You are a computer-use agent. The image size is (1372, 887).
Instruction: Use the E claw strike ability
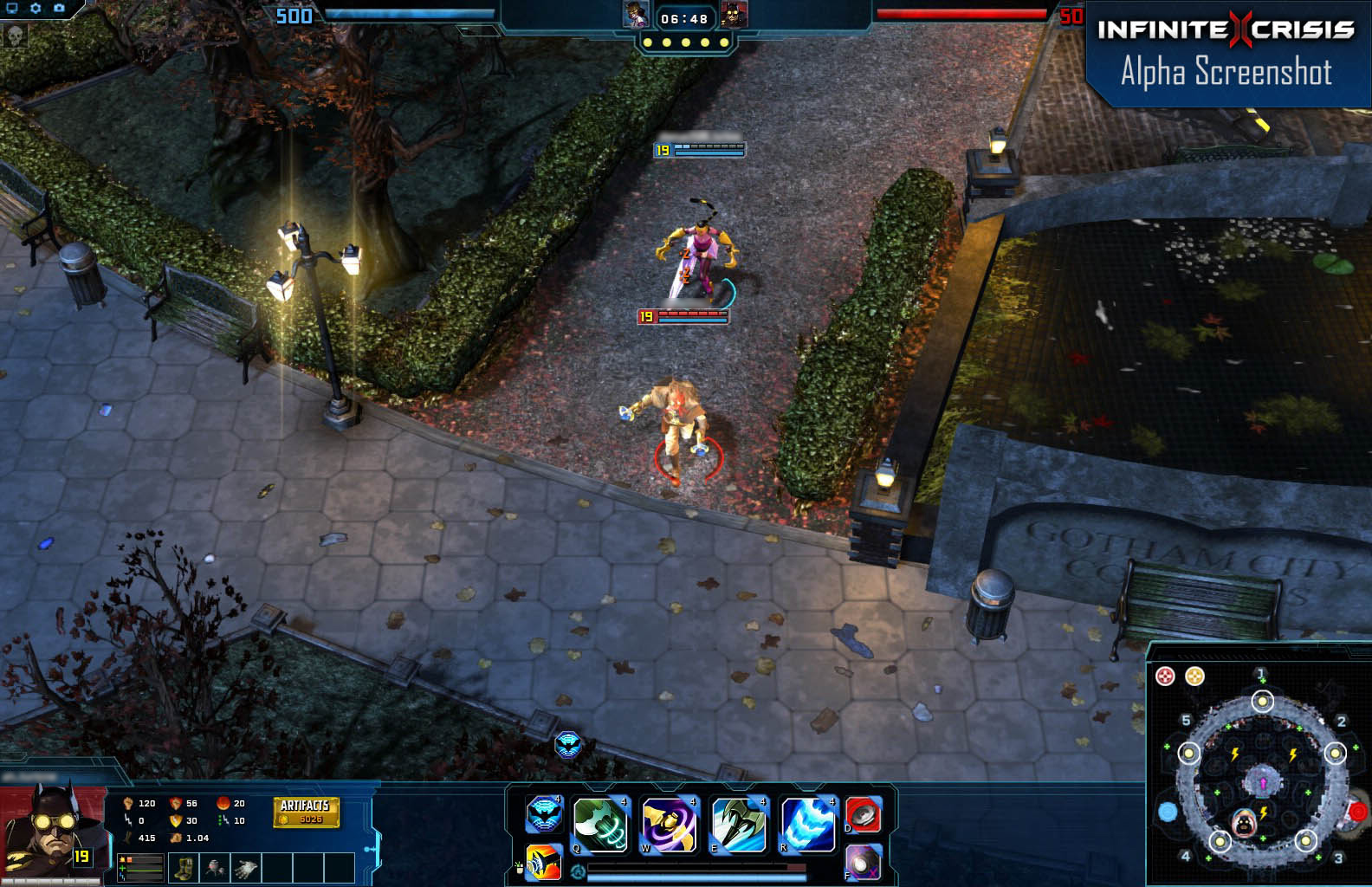(739, 824)
